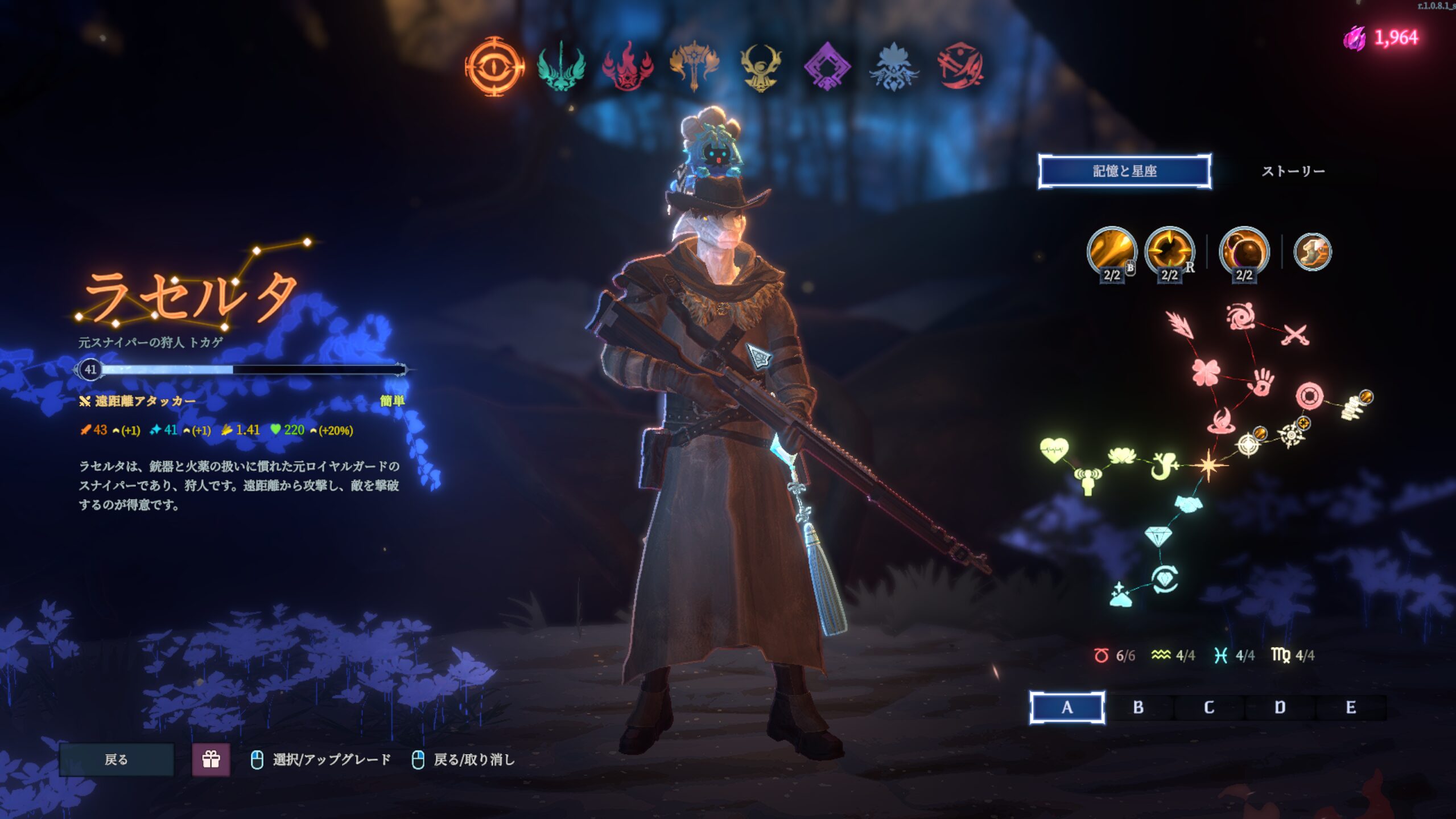Choose the teal winged sword character emblem
The image size is (1456, 819).
[x=561, y=67]
